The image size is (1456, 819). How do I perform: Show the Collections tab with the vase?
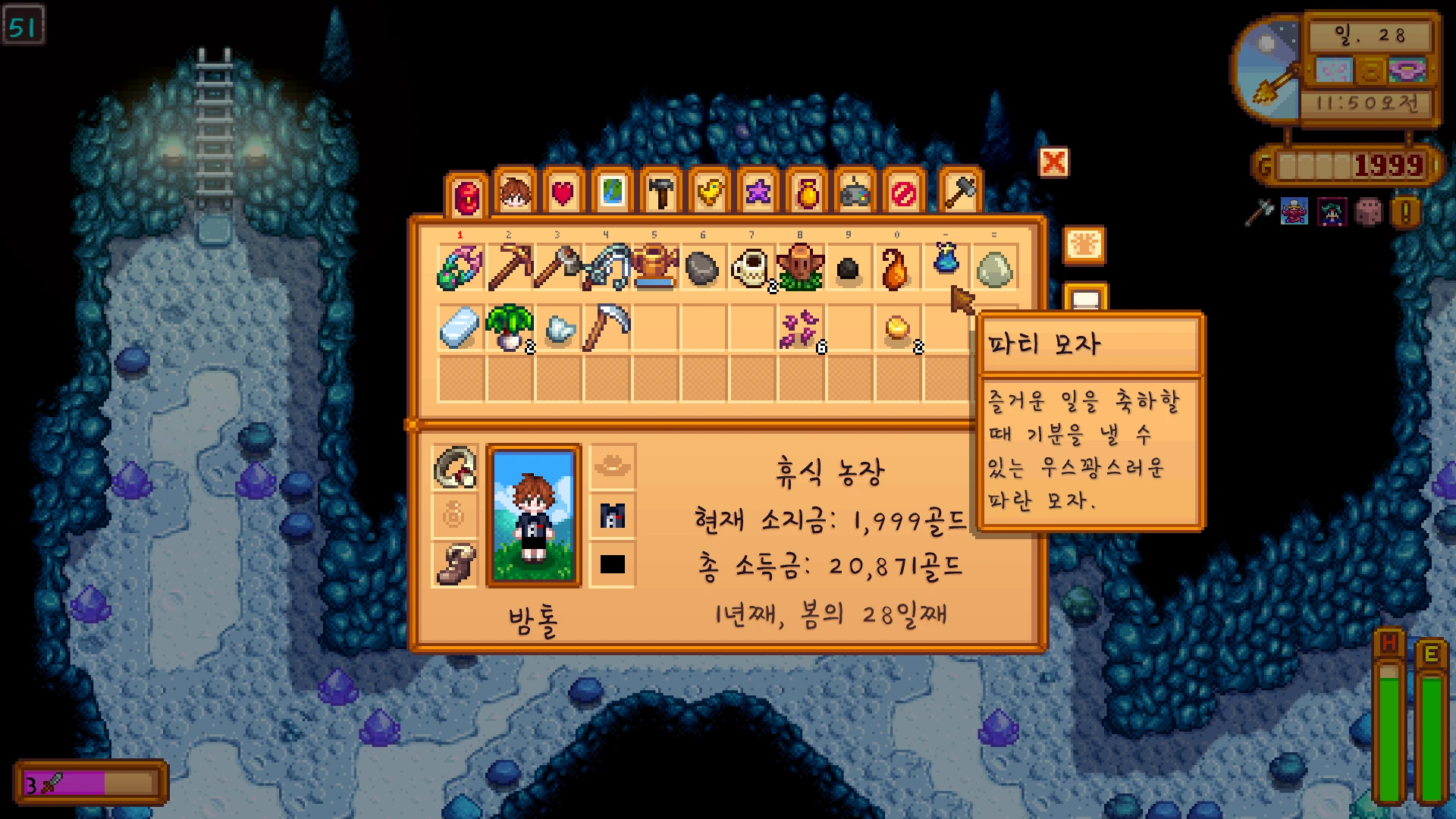click(x=807, y=193)
